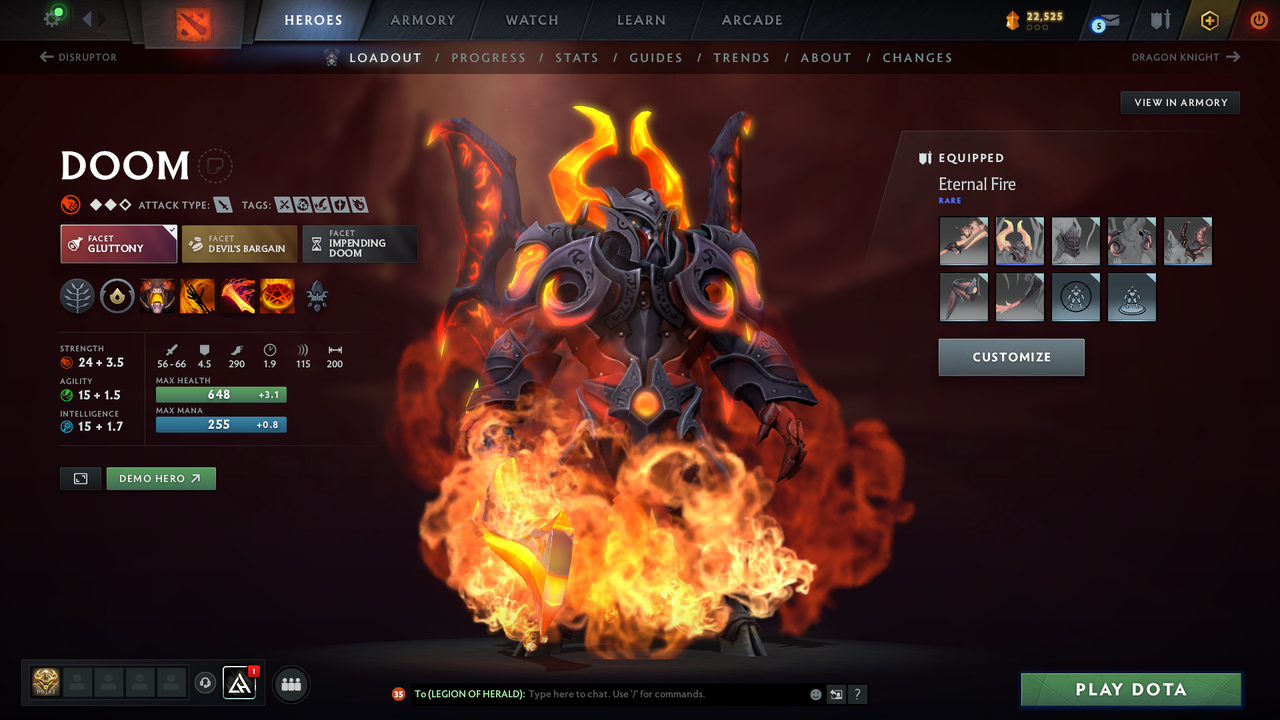
Task: Enable the Devil's Bargain facet
Action: tap(239, 243)
